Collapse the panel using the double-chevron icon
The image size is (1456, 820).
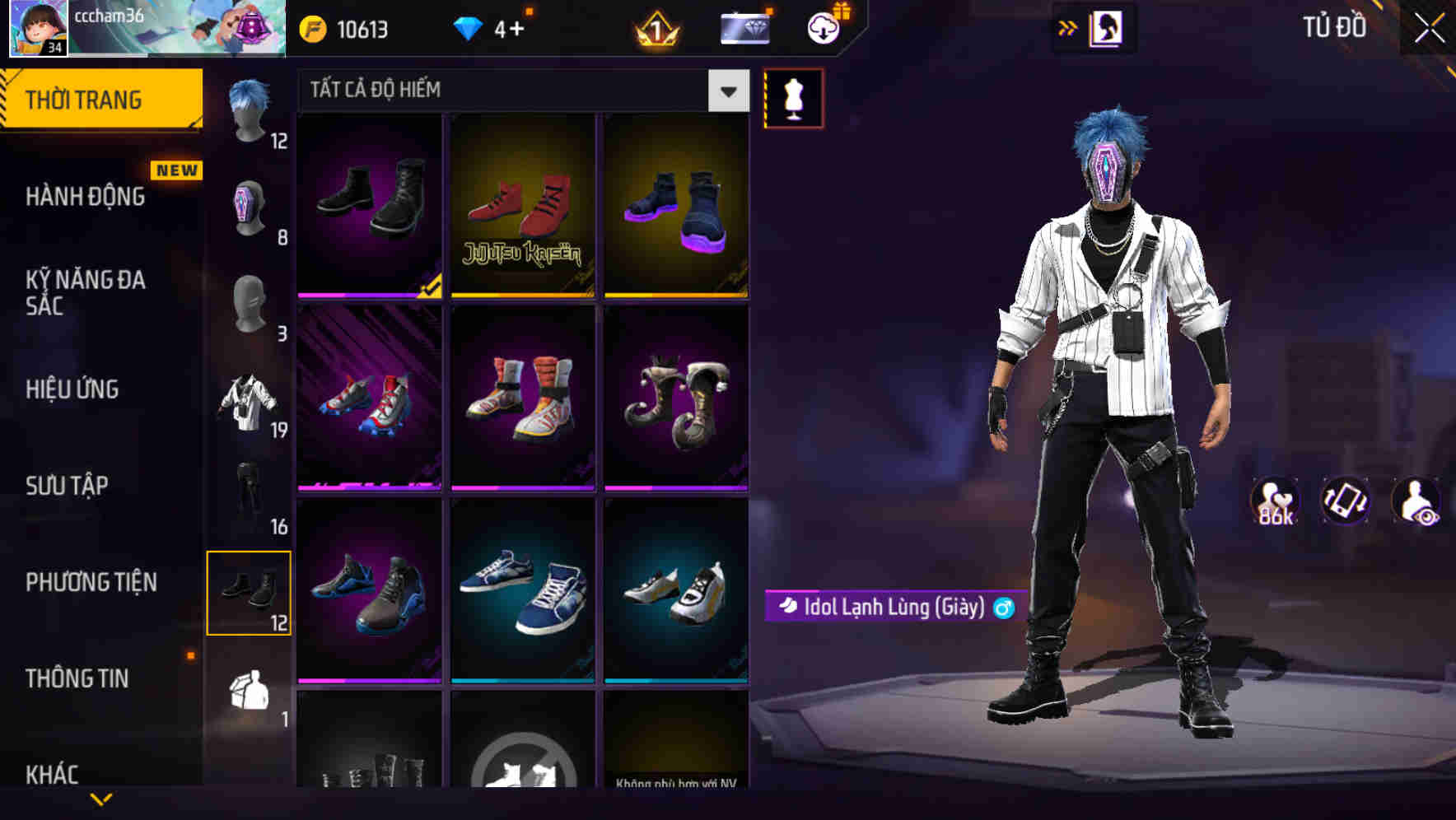(x=1067, y=26)
